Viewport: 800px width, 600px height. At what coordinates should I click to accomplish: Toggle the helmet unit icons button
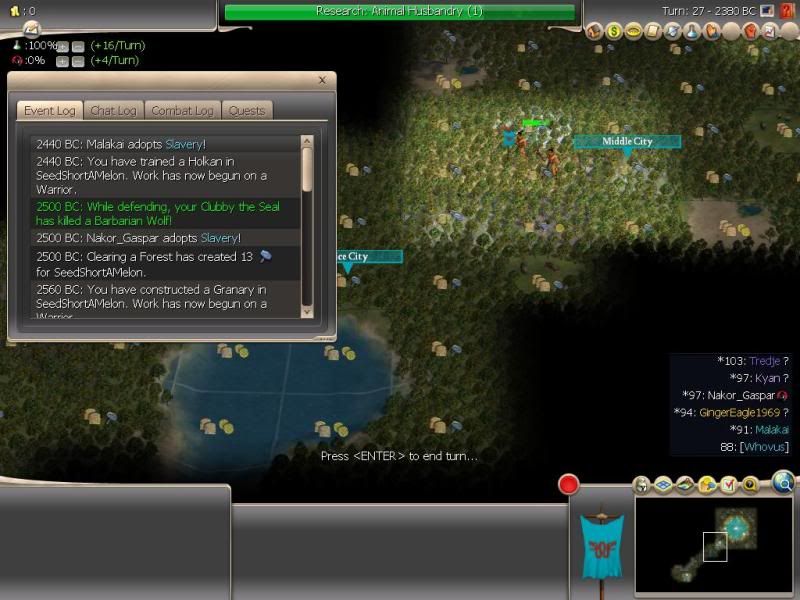coord(642,486)
